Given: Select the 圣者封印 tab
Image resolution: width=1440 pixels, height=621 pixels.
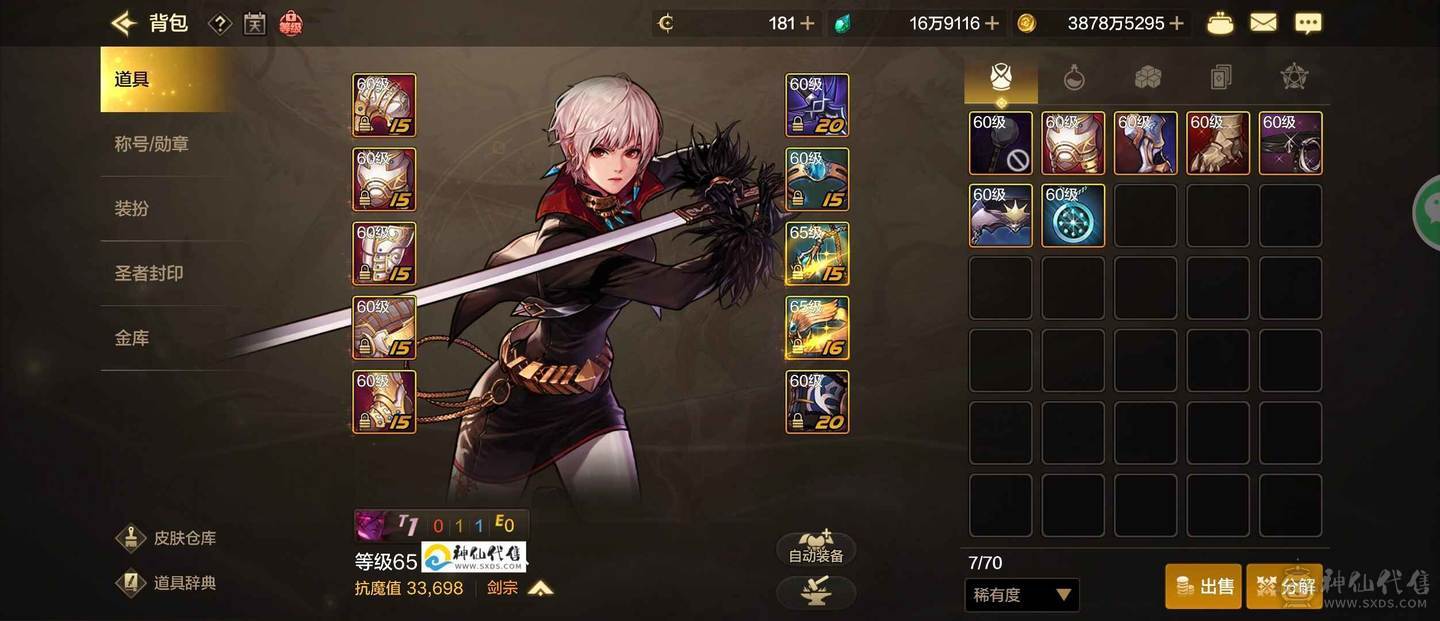Looking at the screenshot, I should pos(149,273).
